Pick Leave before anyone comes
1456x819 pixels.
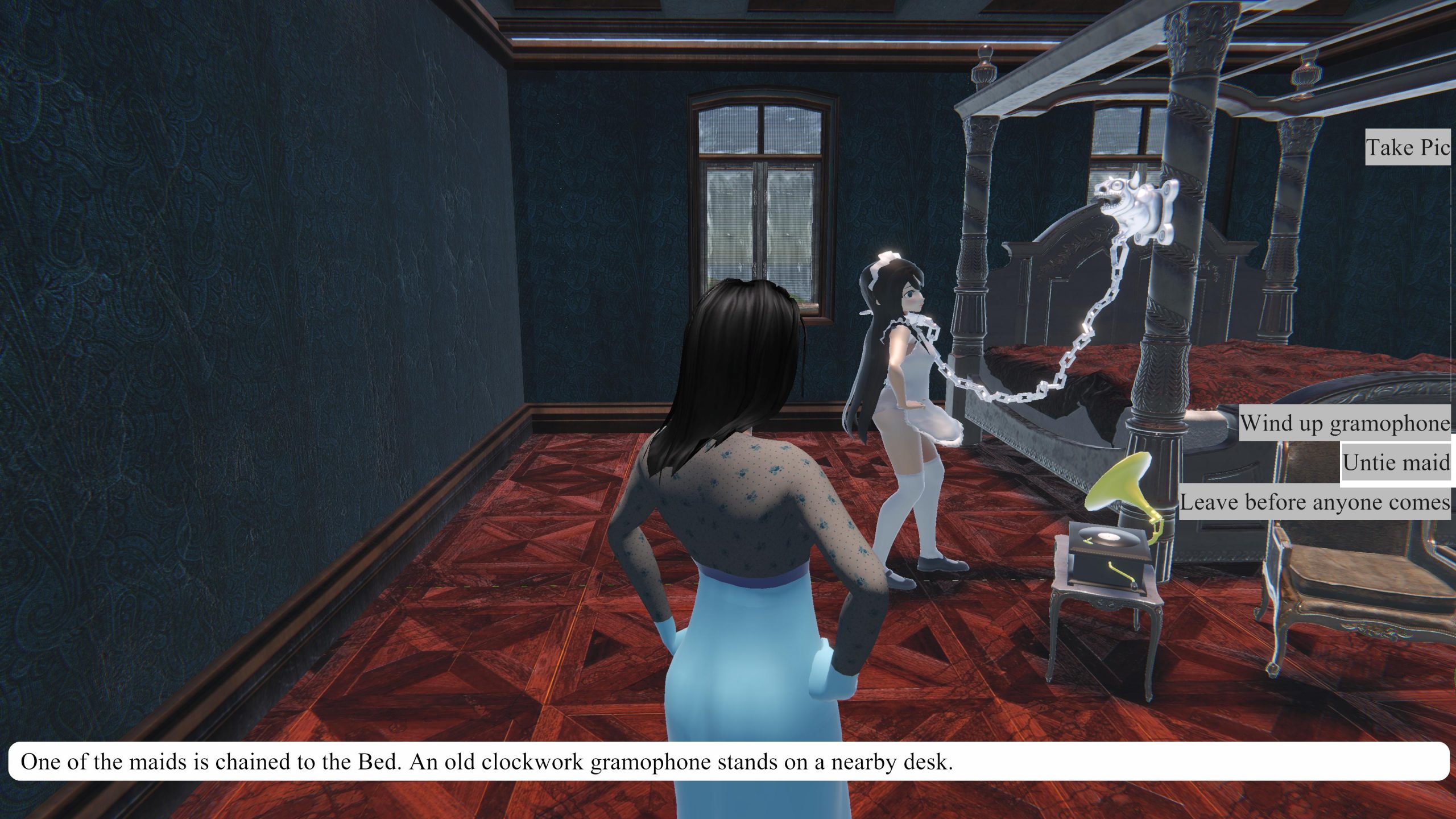1314,502
